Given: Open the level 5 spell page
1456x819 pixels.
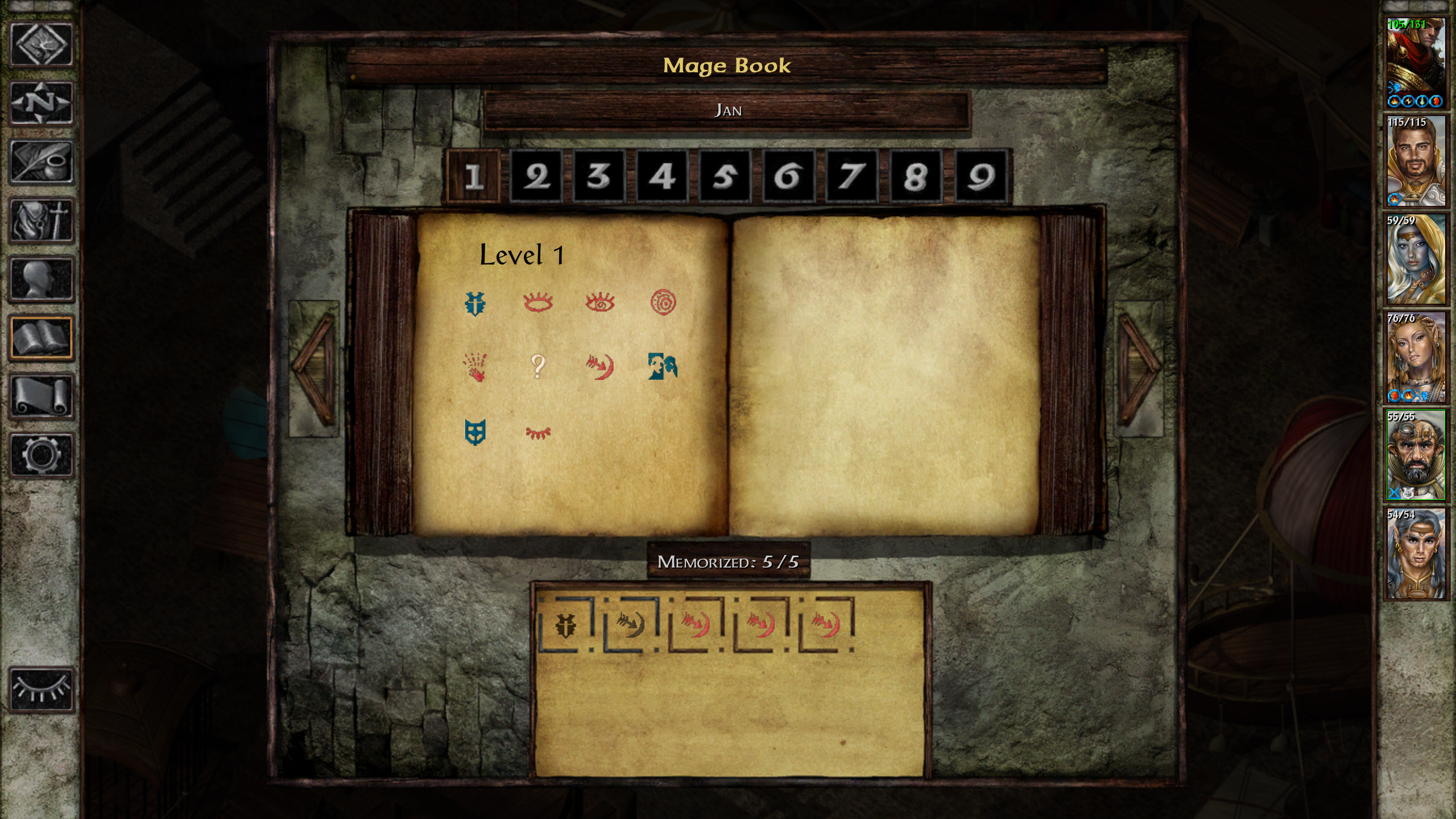Looking at the screenshot, I should click(725, 176).
